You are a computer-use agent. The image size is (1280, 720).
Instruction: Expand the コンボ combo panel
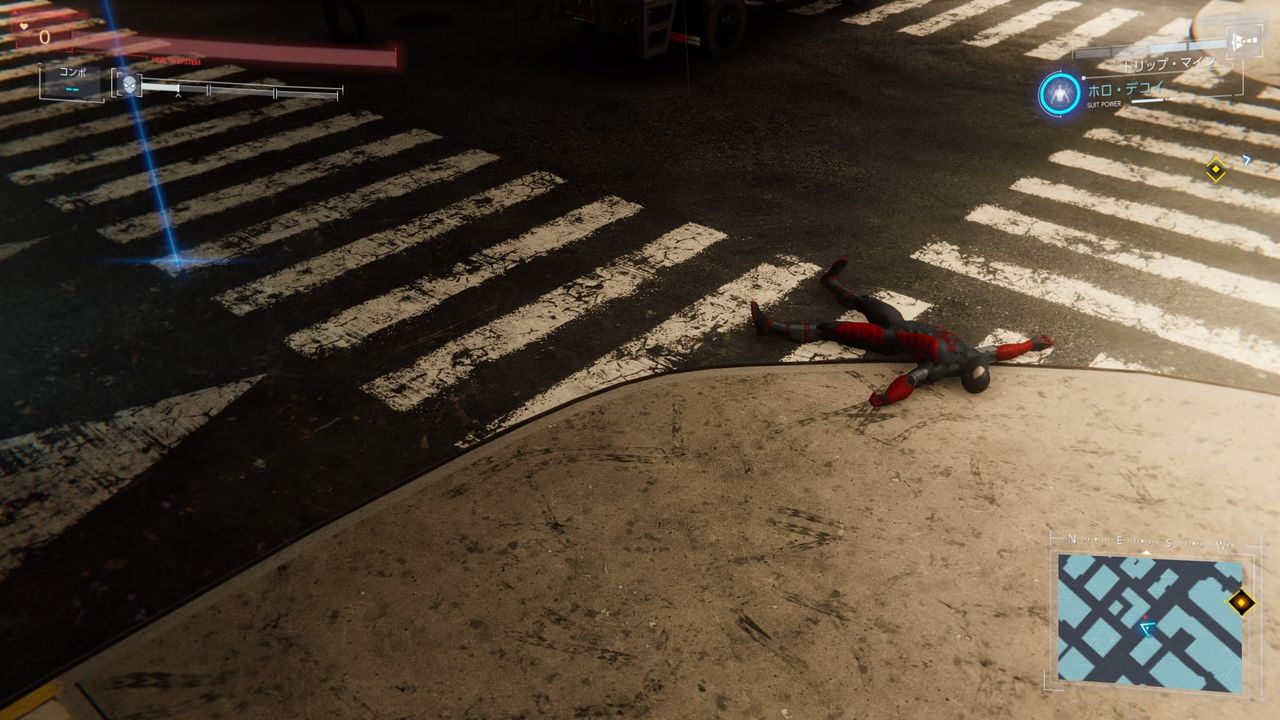(74, 76)
